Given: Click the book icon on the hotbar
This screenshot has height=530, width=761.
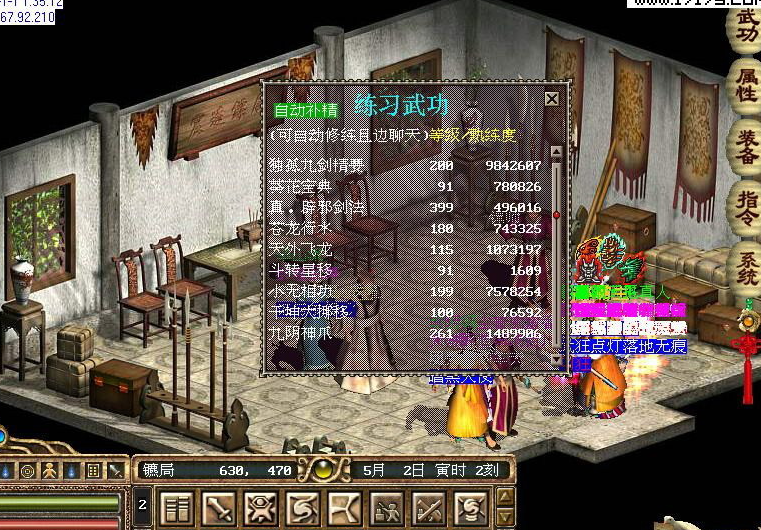Looking at the screenshot, I should click(x=177, y=509).
